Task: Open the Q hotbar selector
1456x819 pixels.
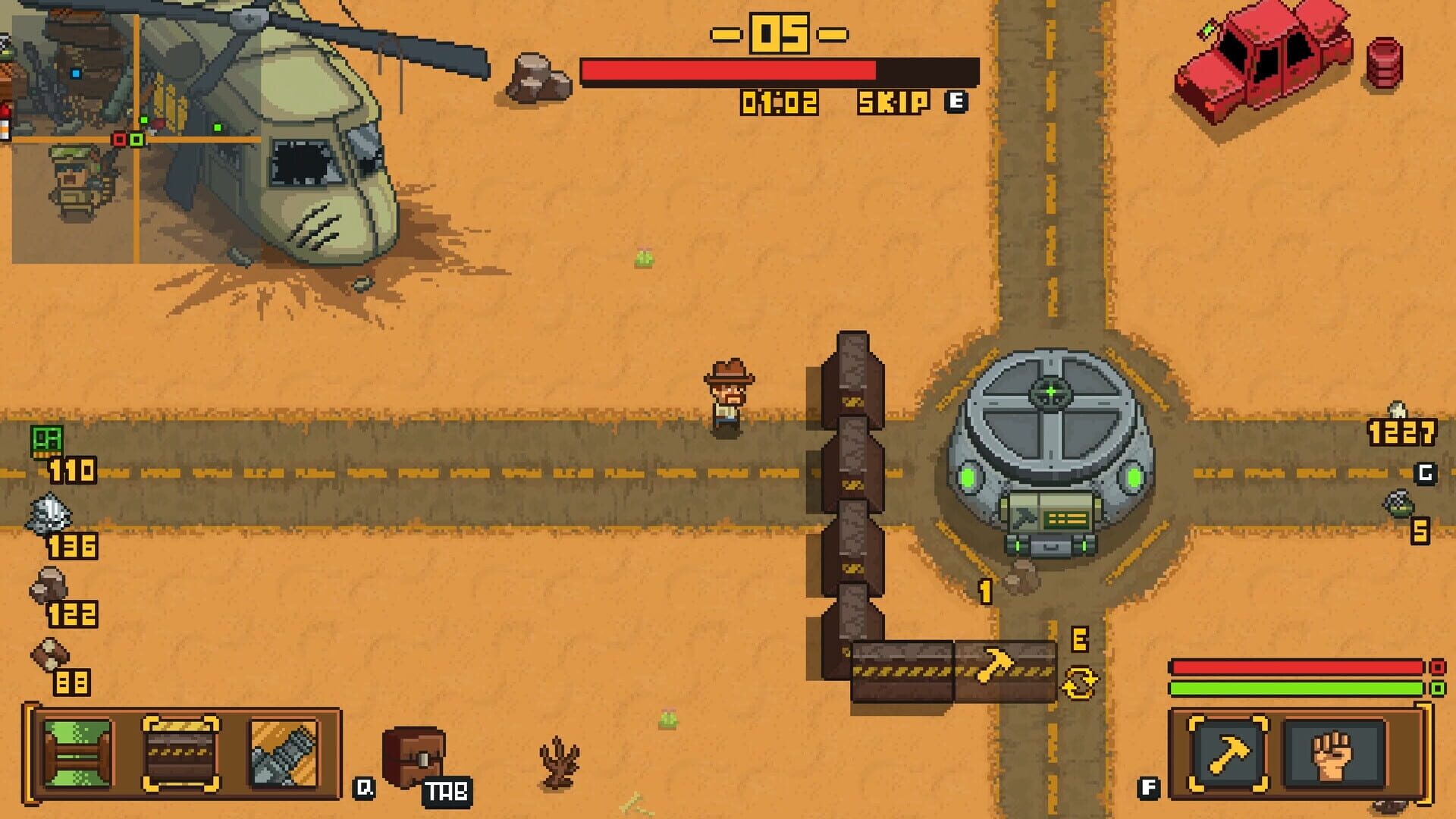Action: pyautogui.click(x=364, y=789)
